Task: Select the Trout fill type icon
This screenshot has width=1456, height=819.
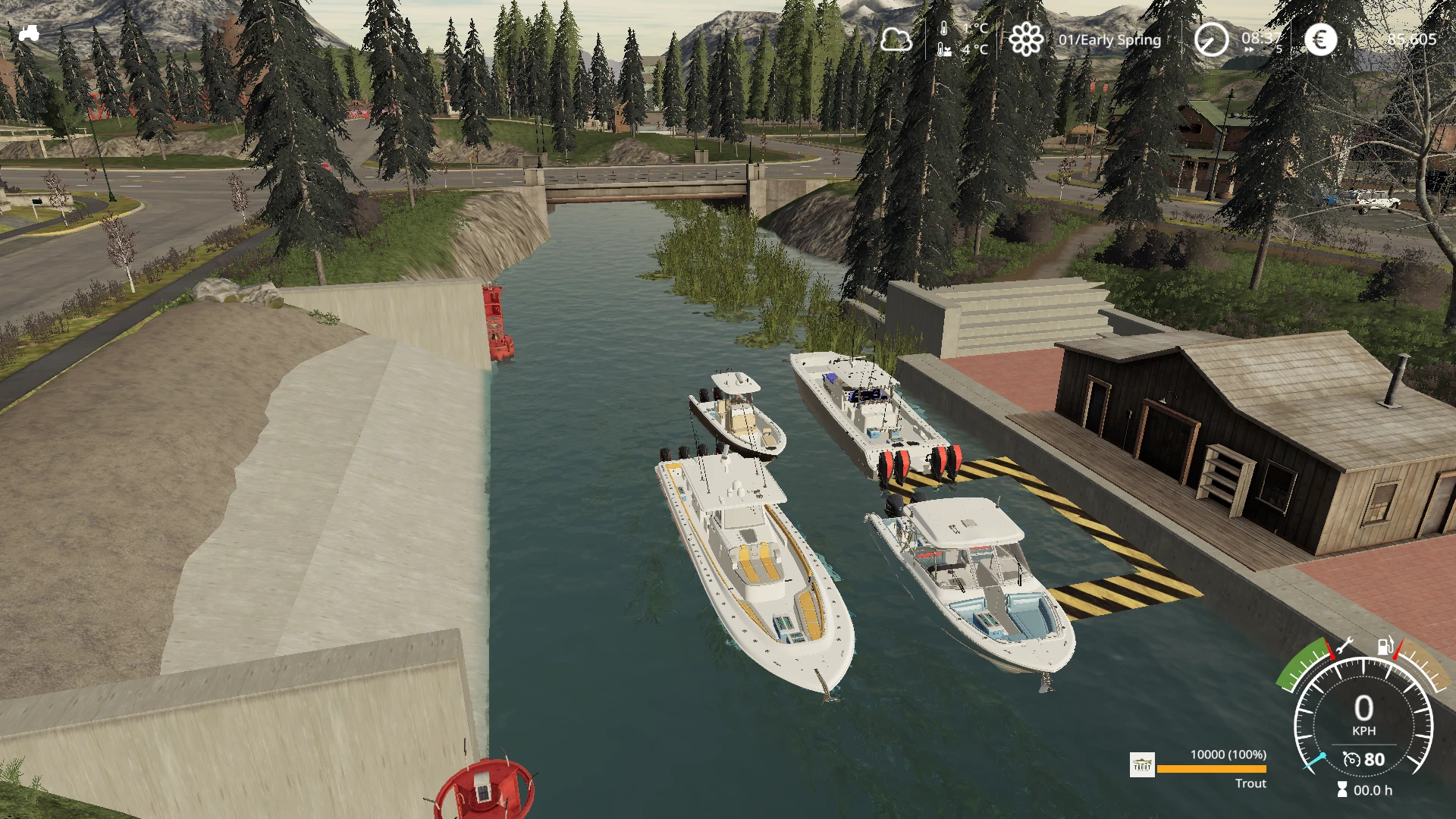Action: [1142, 764]
